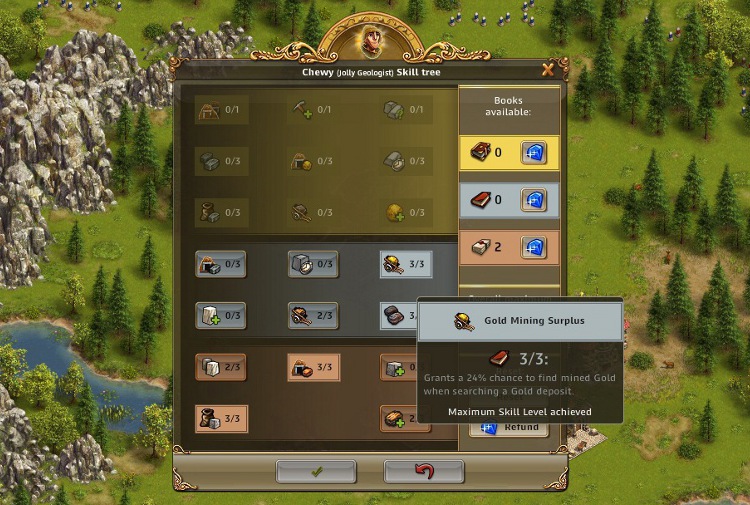Select the mine with coal 0/3 skill

tap(221, 264)
